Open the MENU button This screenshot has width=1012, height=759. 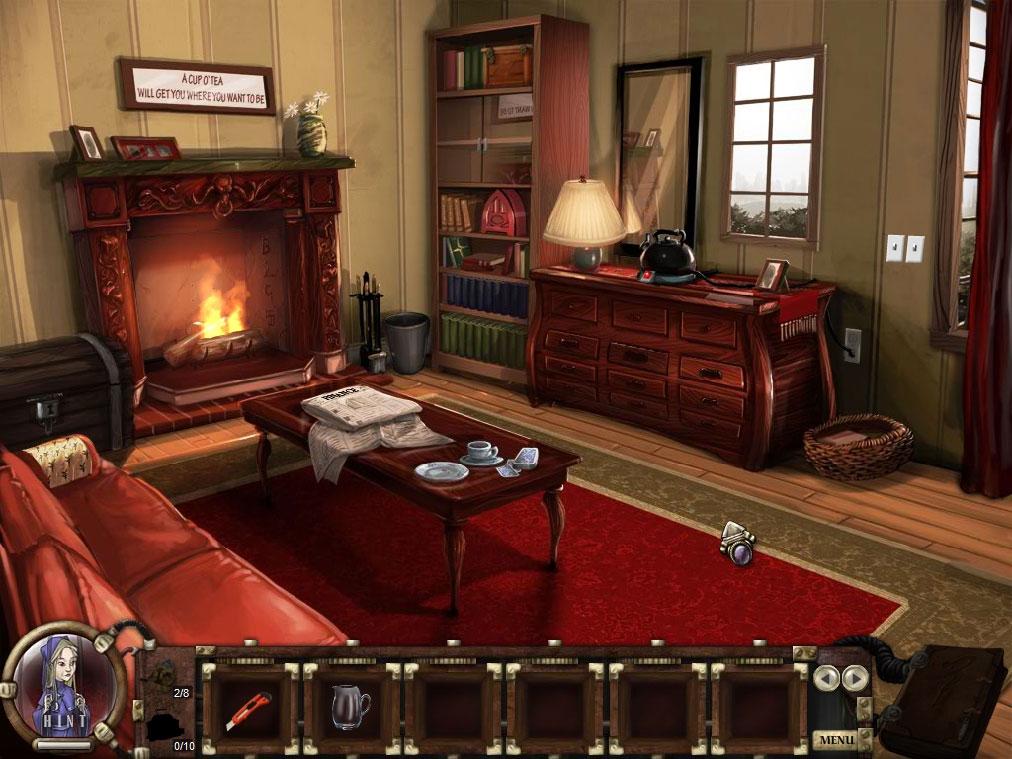834,740
